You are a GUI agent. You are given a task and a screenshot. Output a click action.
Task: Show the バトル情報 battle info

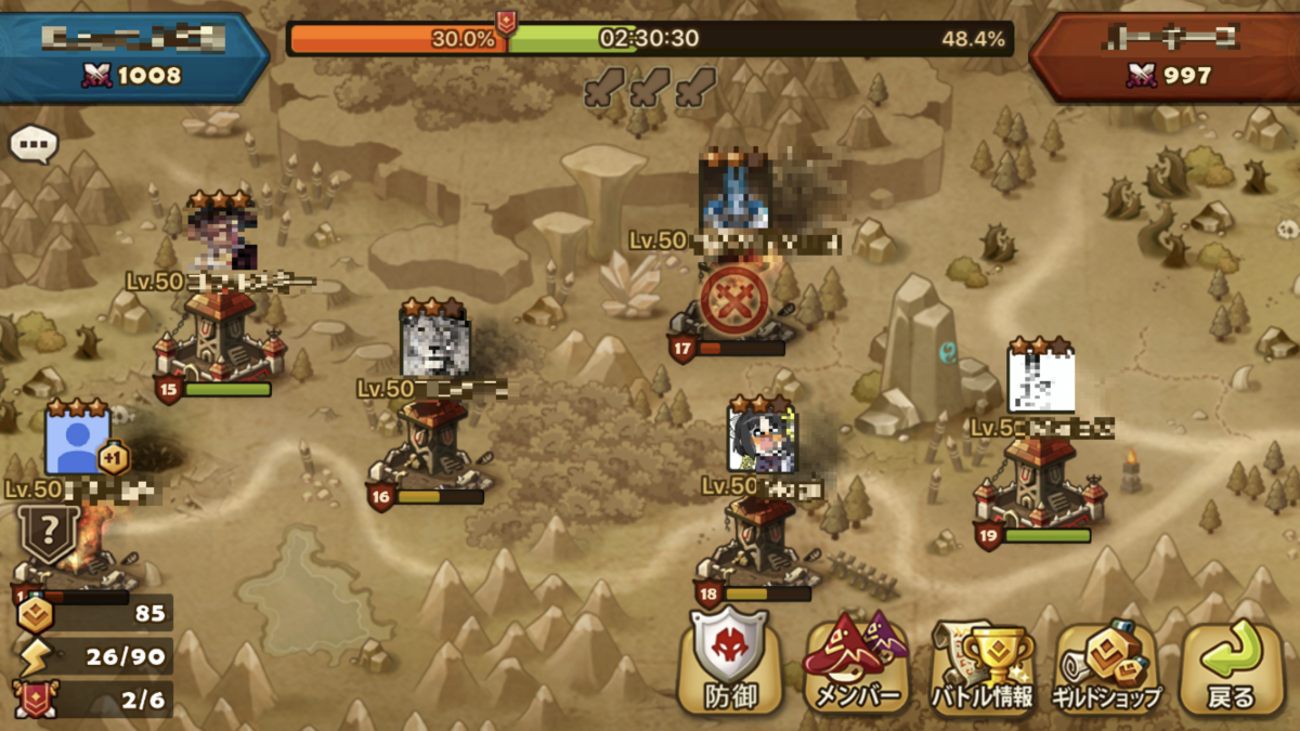pyautogui.click(x=983, y=664)
